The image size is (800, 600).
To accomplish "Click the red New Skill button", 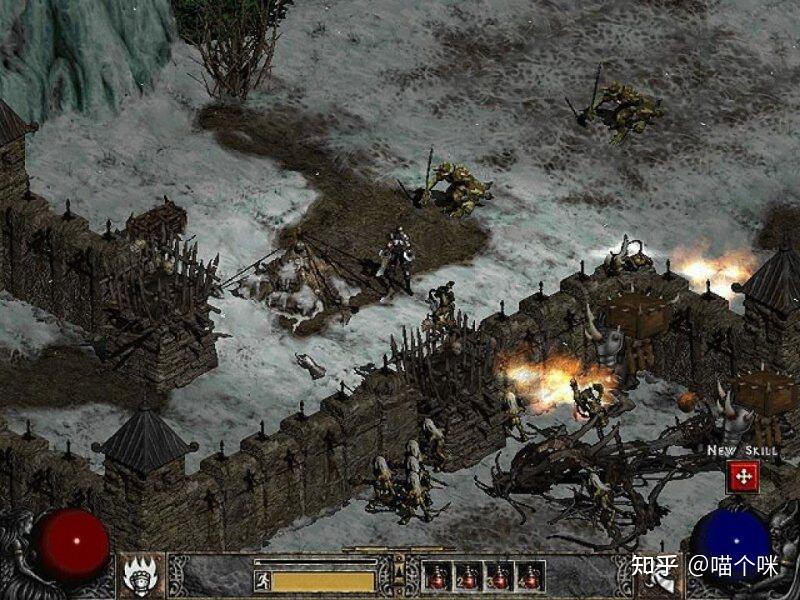I will pos(743,477).
